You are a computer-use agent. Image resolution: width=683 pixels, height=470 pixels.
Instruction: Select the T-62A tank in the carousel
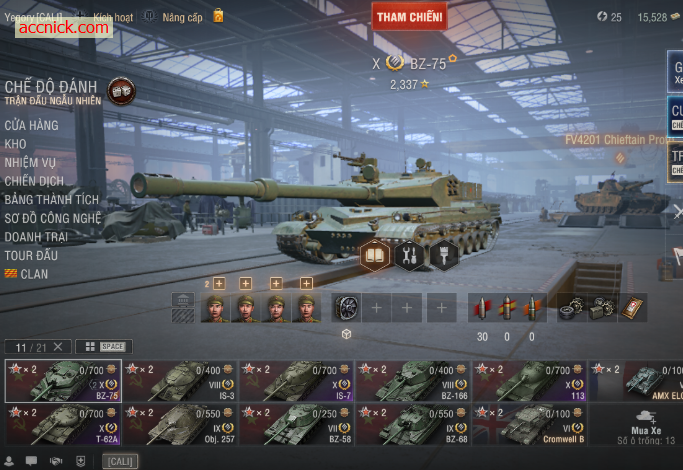click(x=63, y=424)
